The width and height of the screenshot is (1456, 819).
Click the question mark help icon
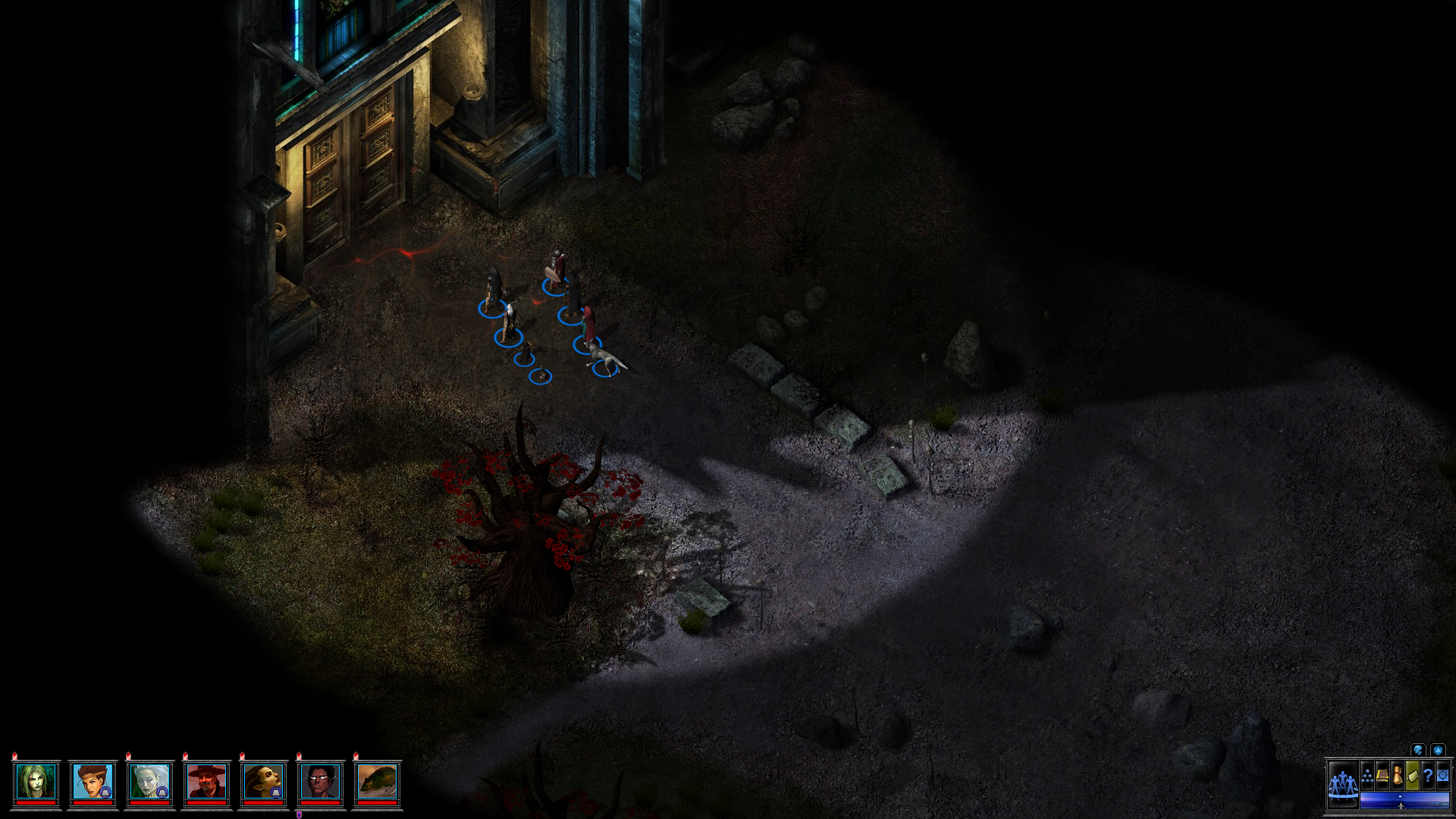(1427, 776)
